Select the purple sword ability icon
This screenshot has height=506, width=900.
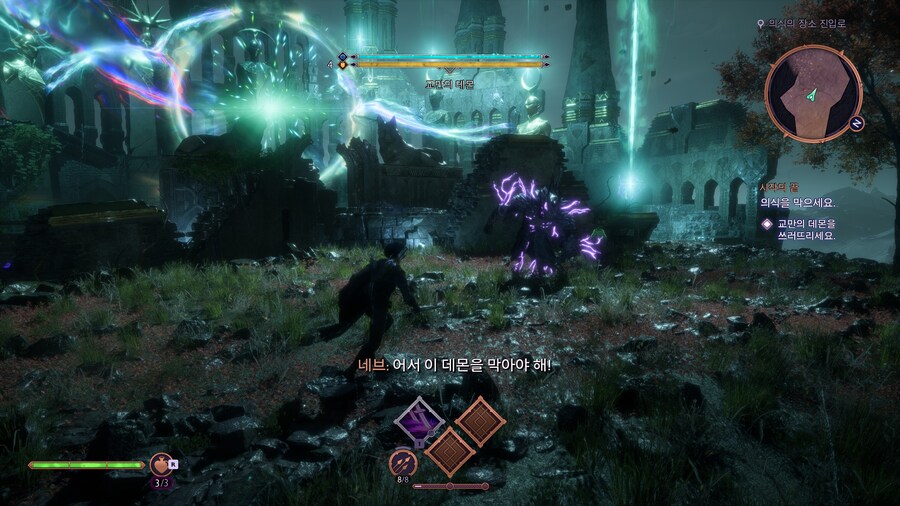click(419, 421)
